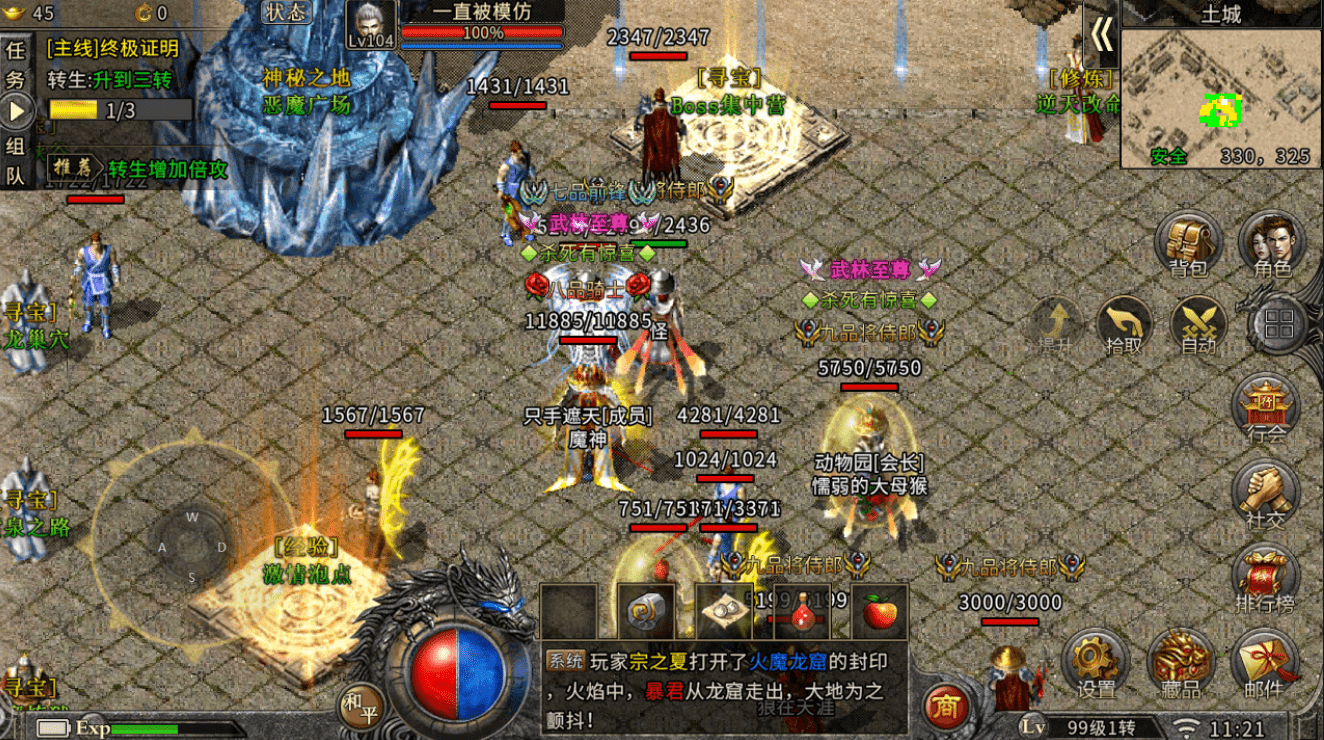Open the four-square grid menu button
The image size is (1324, 740).
pos(1279,323)
